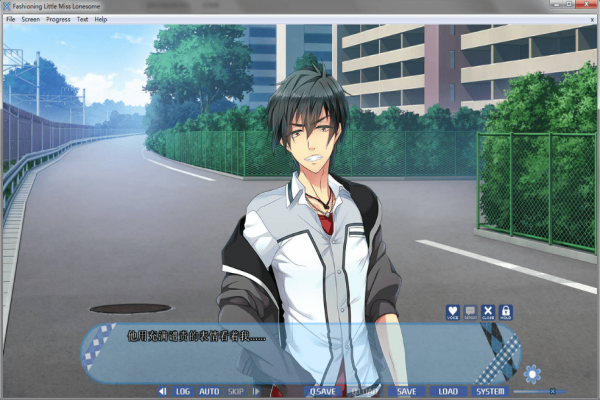
Task: Hide the text box with CLOSE
Action: point(488,313)
